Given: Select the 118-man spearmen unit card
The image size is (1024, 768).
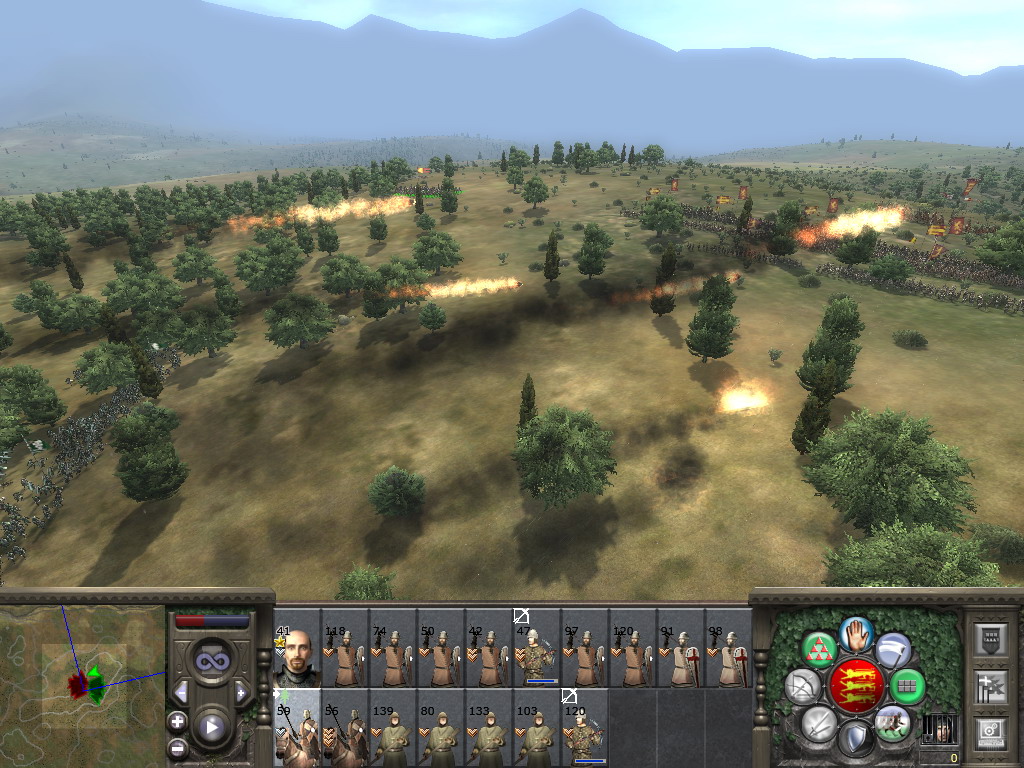Looking at the screenshot, I should pyautogui.click(x=345, y=648).
